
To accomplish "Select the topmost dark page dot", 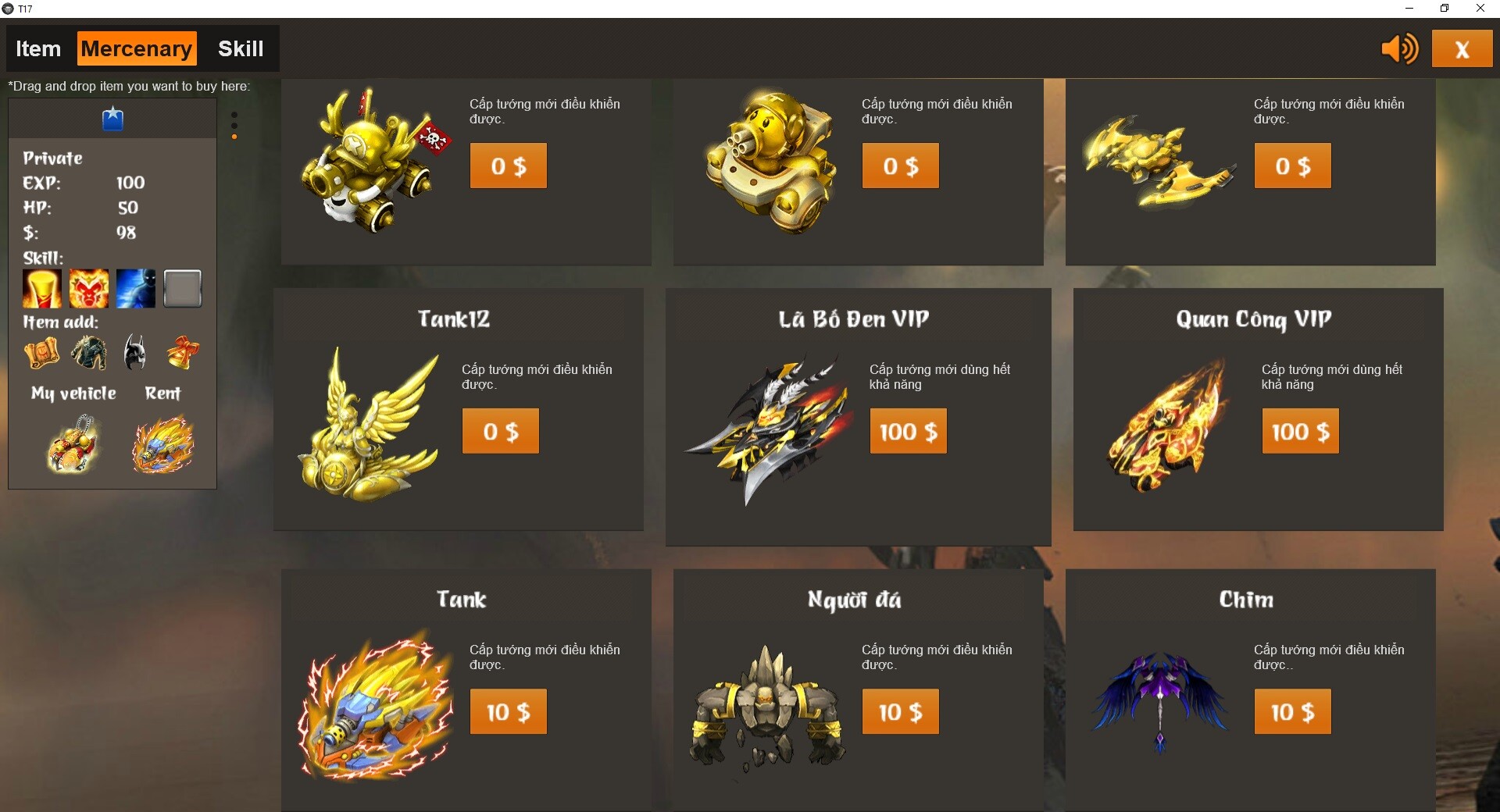I will tap(234, 114).
